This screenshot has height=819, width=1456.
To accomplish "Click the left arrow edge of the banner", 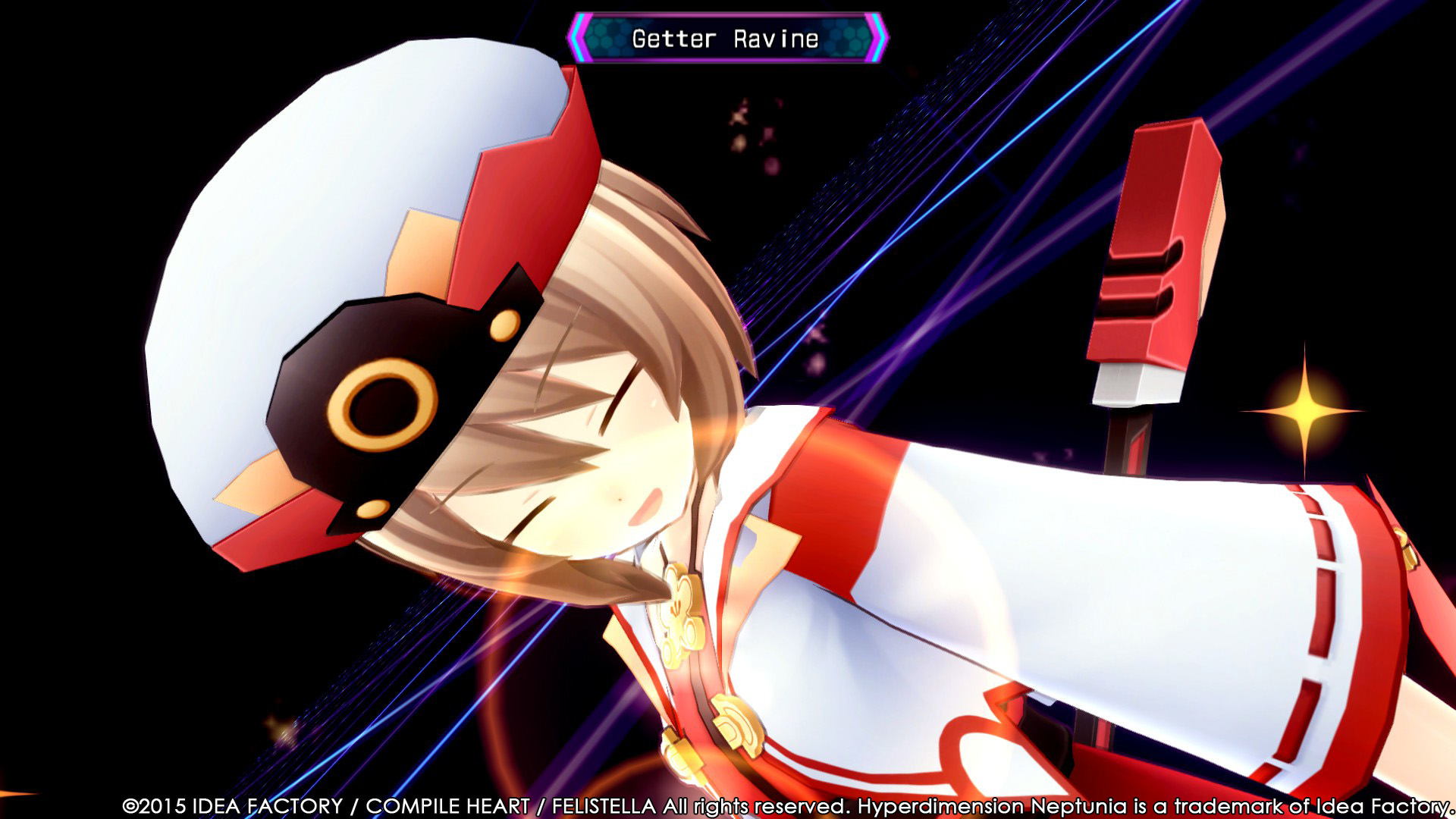I will pos(579,35).
